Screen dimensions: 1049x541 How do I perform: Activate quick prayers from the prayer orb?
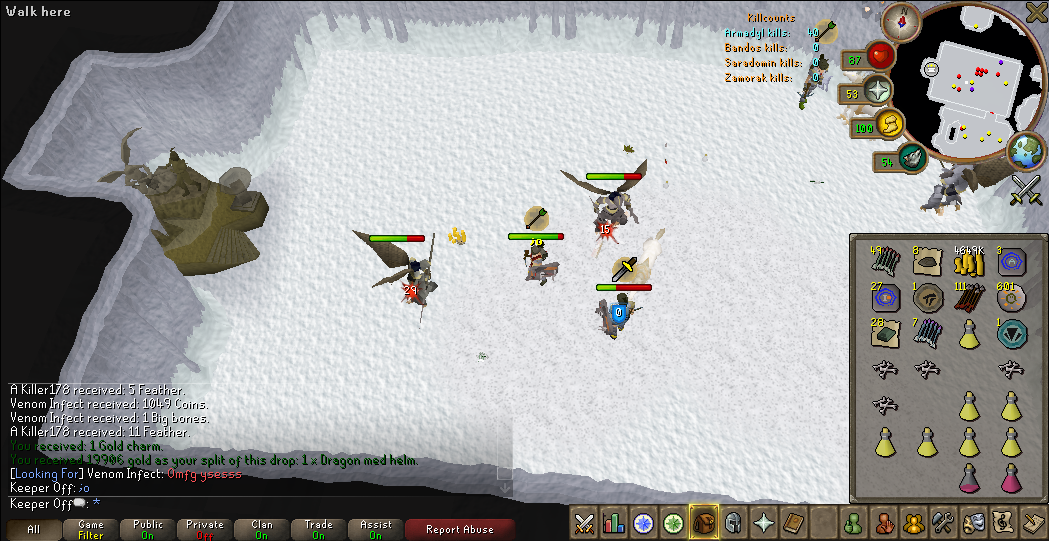point(878,90)
